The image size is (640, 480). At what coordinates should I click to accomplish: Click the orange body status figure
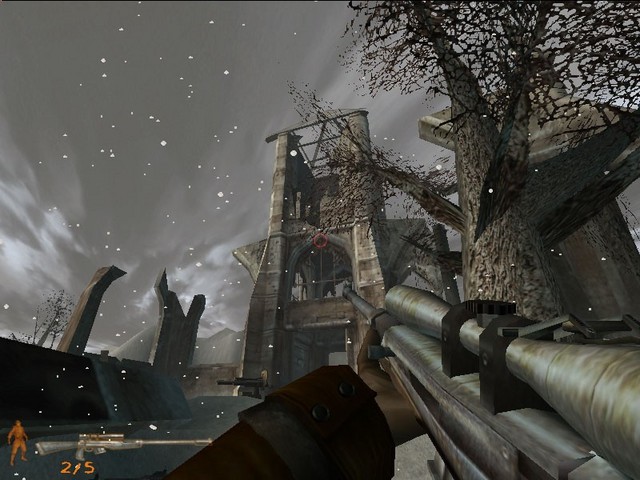coord(18,442)
